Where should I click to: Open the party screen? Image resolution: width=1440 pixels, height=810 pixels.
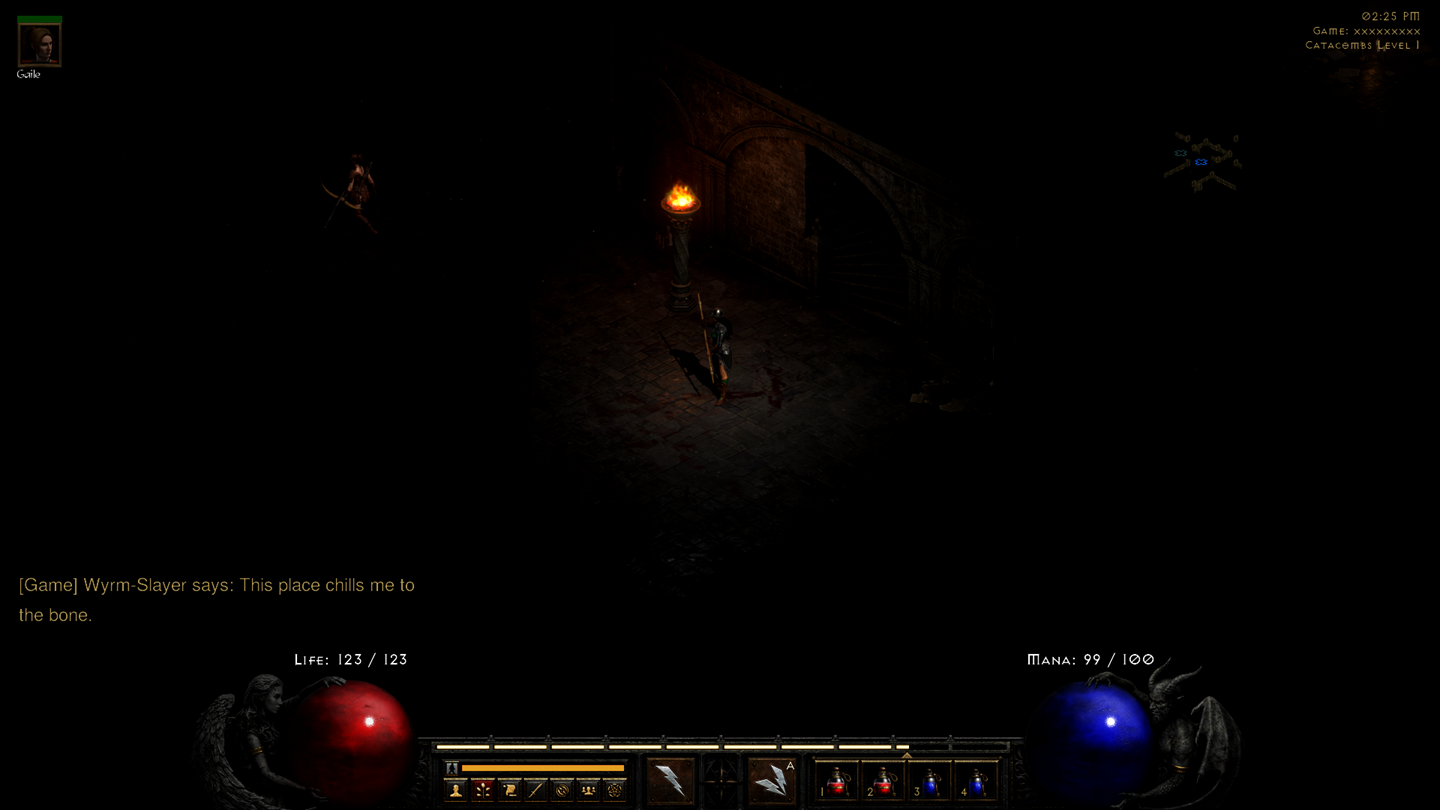pyautogui.click(x=590, y=790)
